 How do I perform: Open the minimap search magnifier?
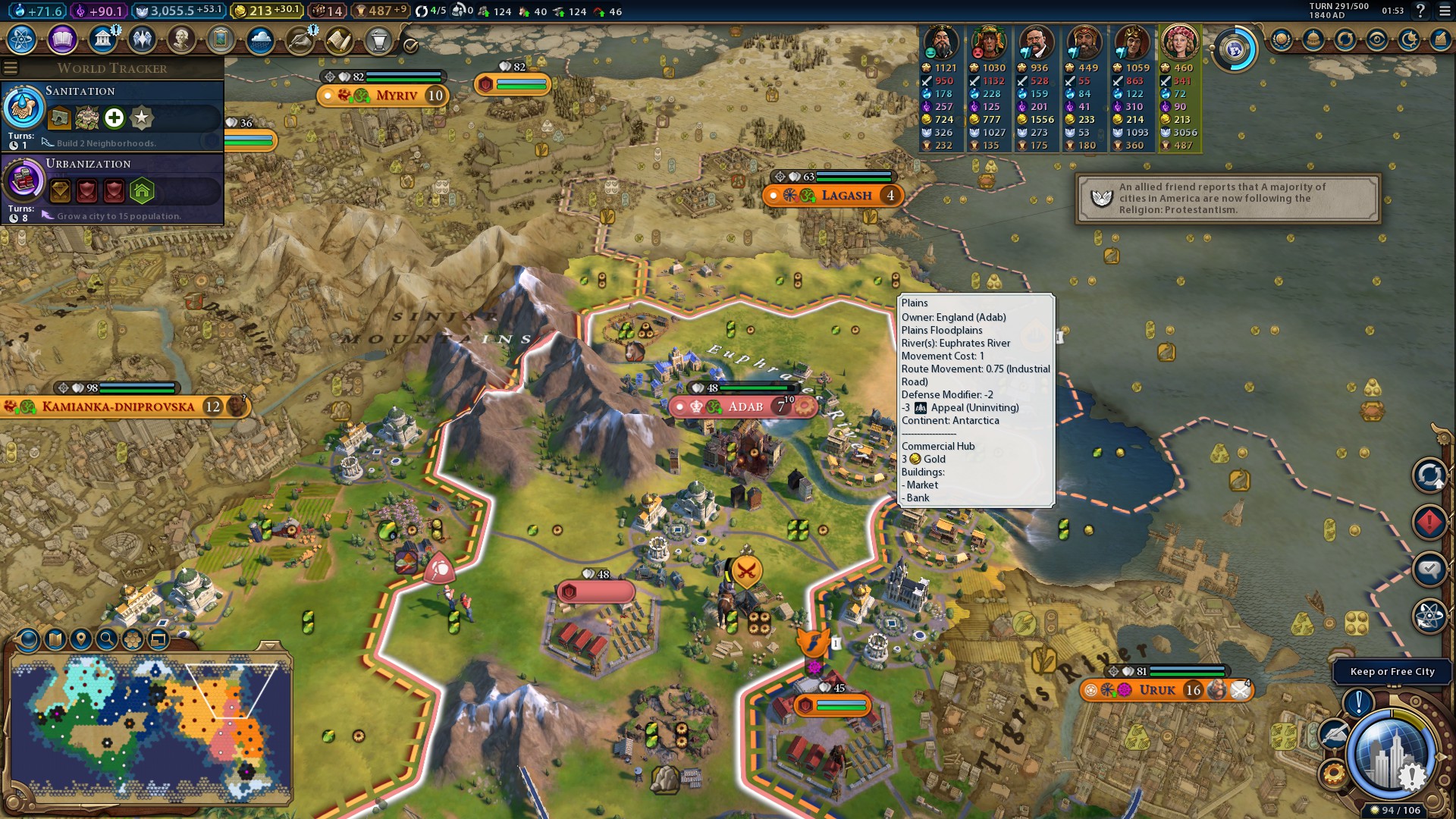click(x=107, y=640)
